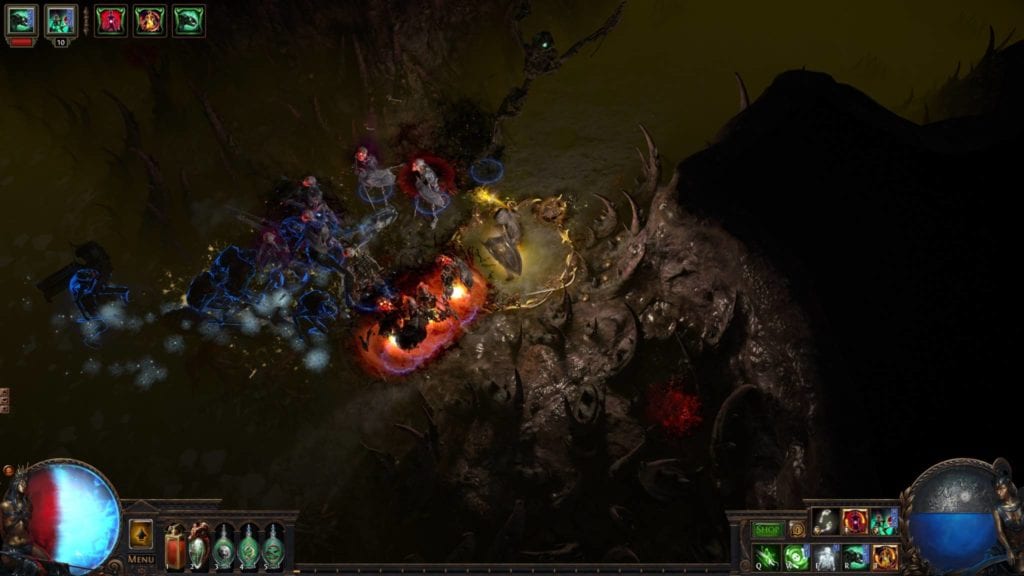Screen dimensions: 1024x576
Task: Click the round gold coin icon beside Shop
Action: coord(797,529)
